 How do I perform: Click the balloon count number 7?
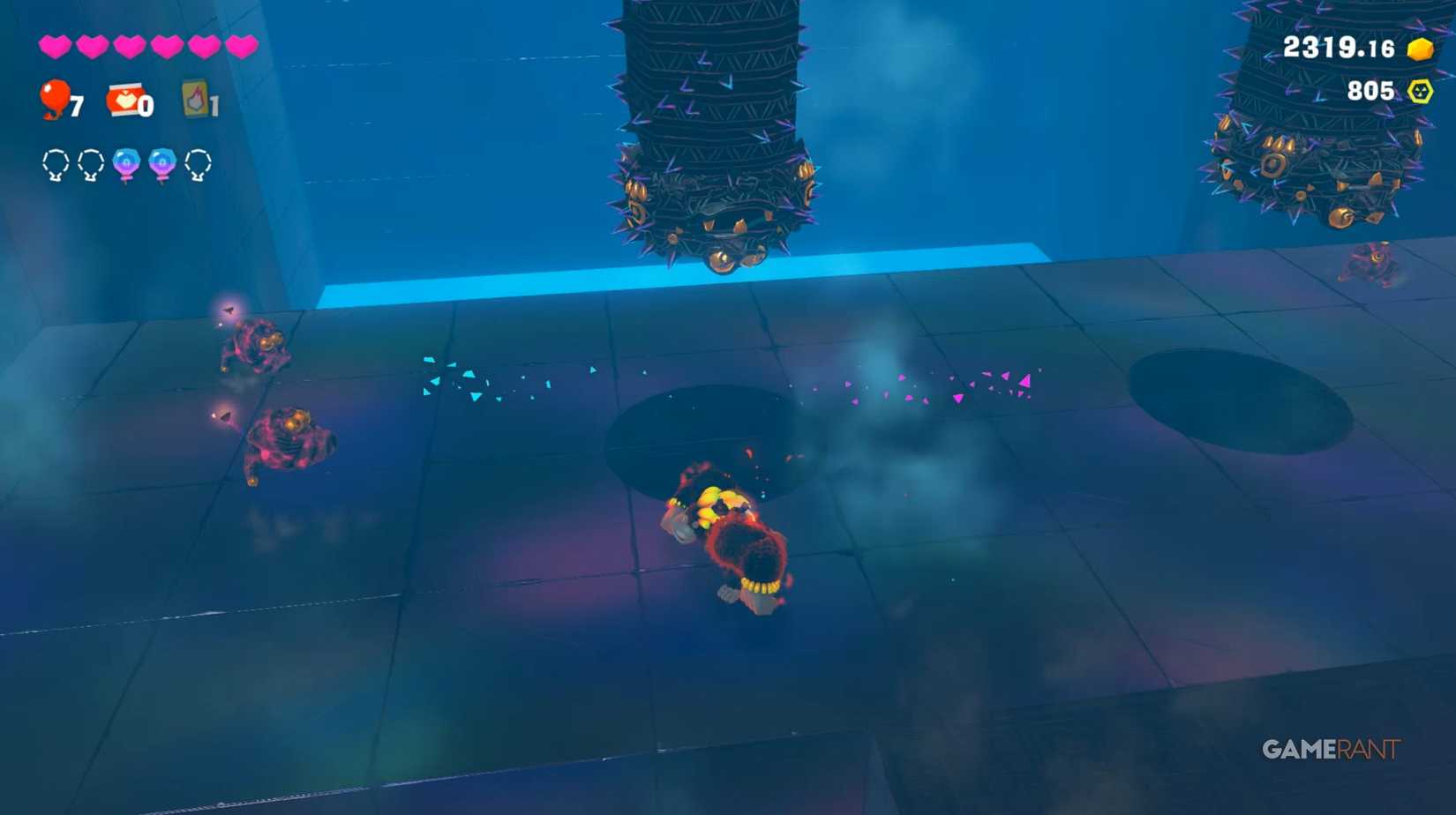(78, 106)
